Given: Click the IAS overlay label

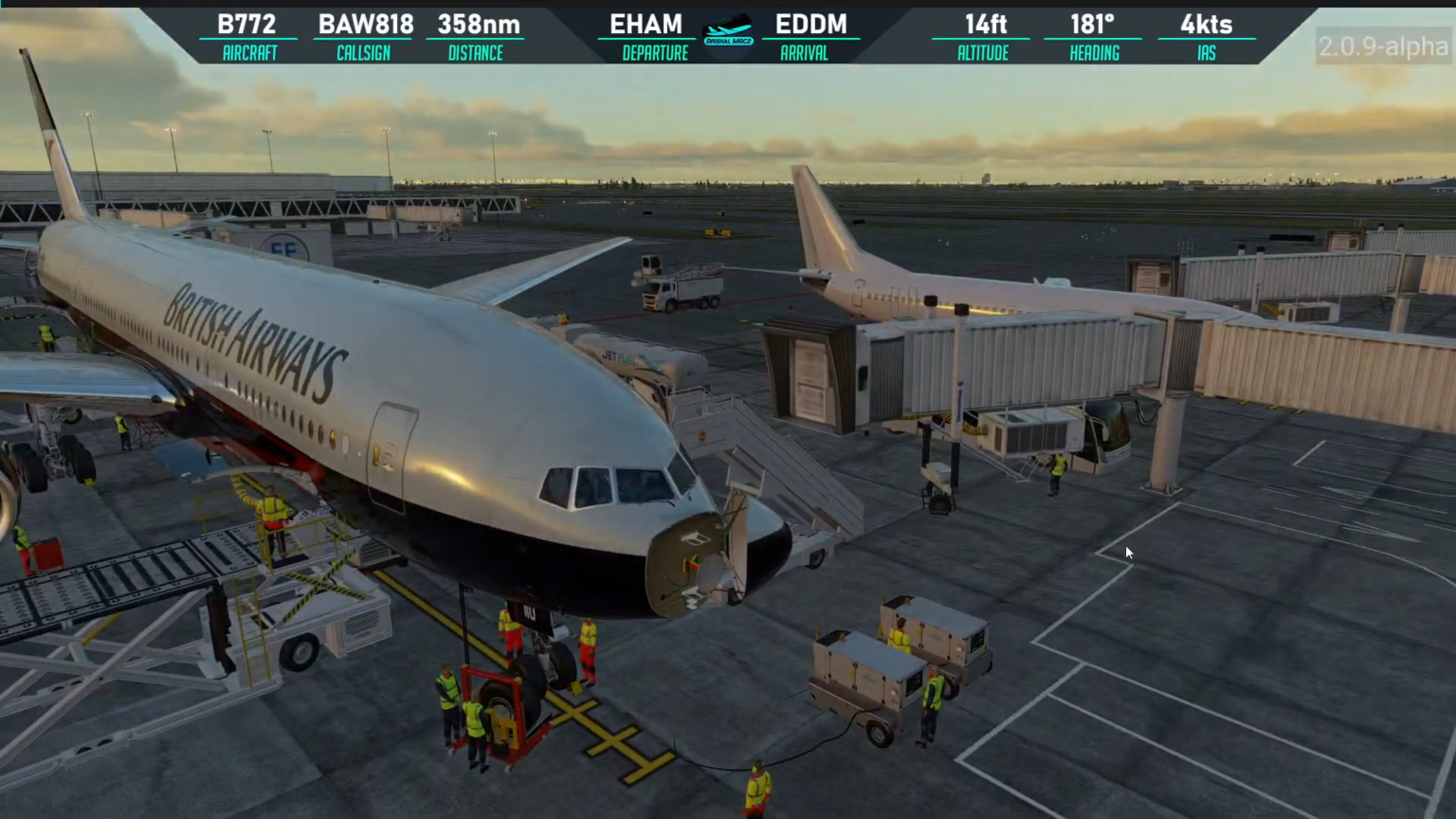Looking at the screenshot, I should (x=1208, y=53).
